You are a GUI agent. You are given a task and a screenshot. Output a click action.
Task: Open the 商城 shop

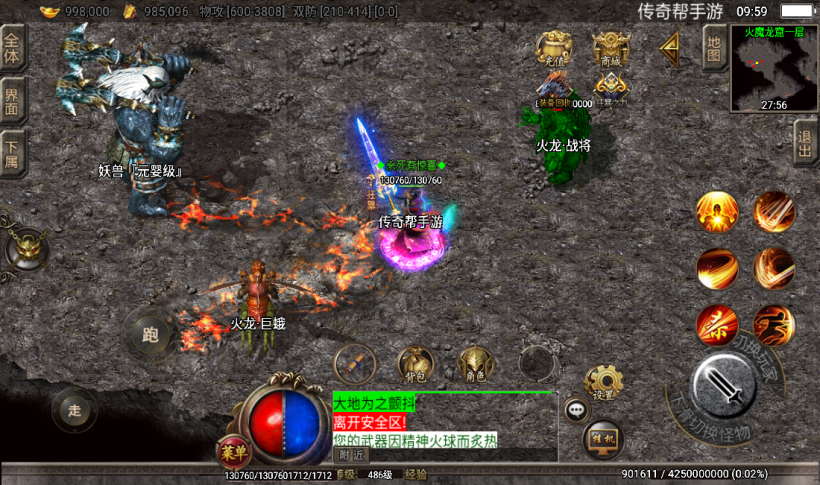(x=611, y=48)
